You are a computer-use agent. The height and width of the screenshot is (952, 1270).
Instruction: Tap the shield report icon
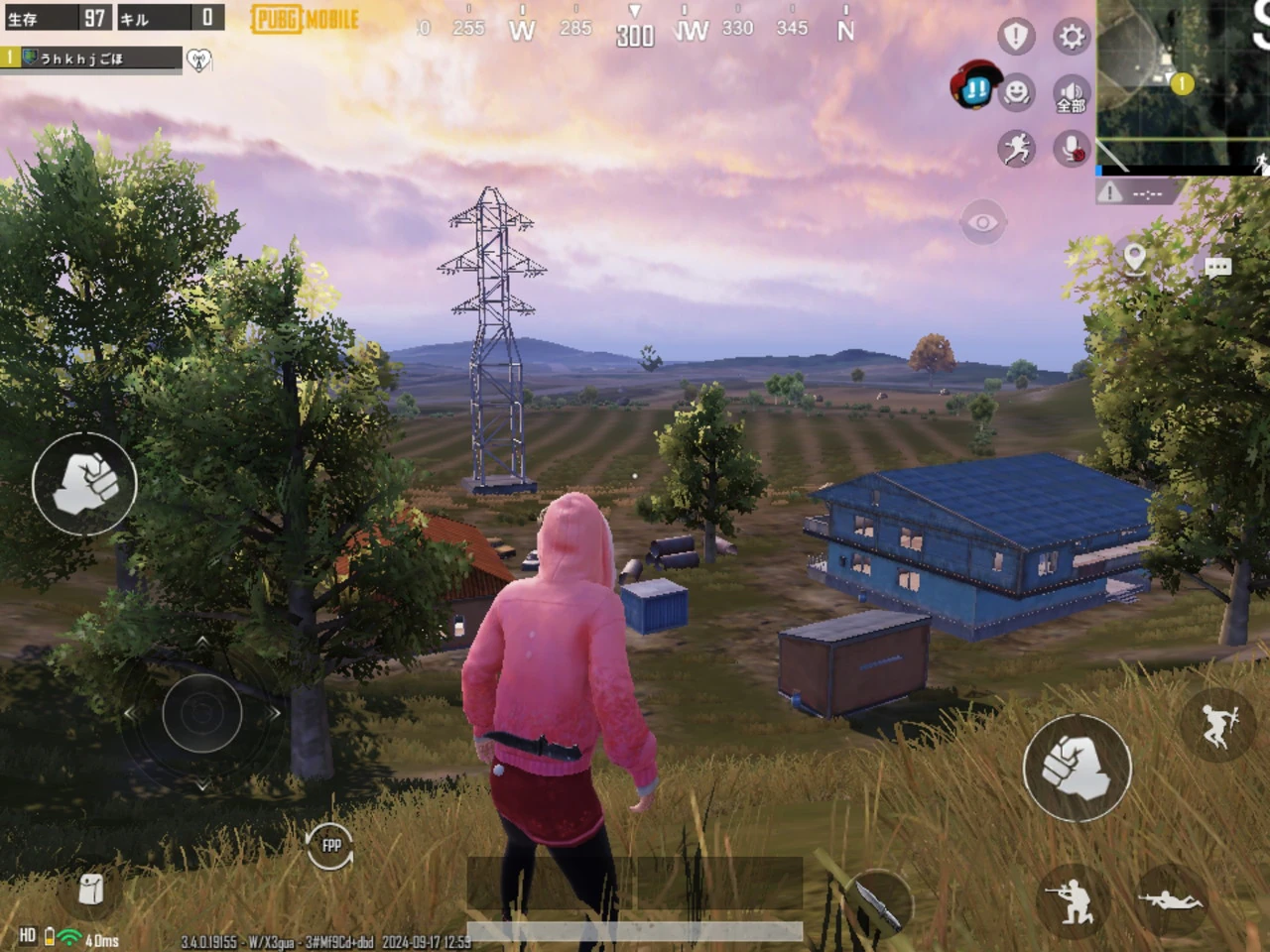click(x=1015, y=37)
